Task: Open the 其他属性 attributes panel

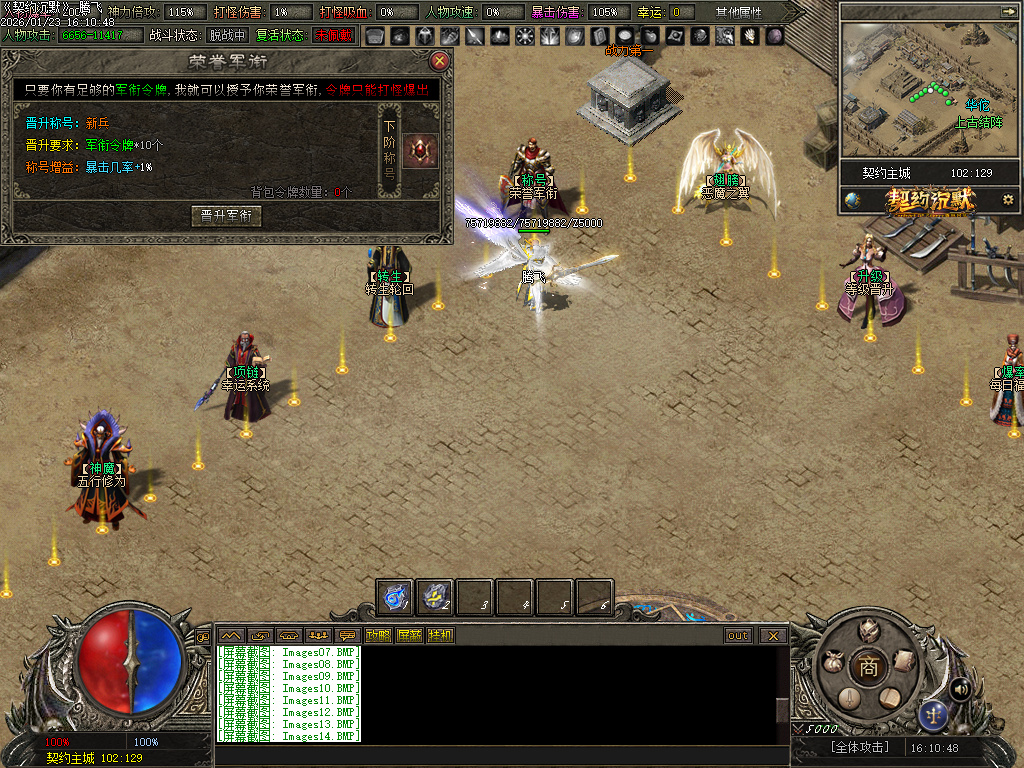Action: (738, 12)
